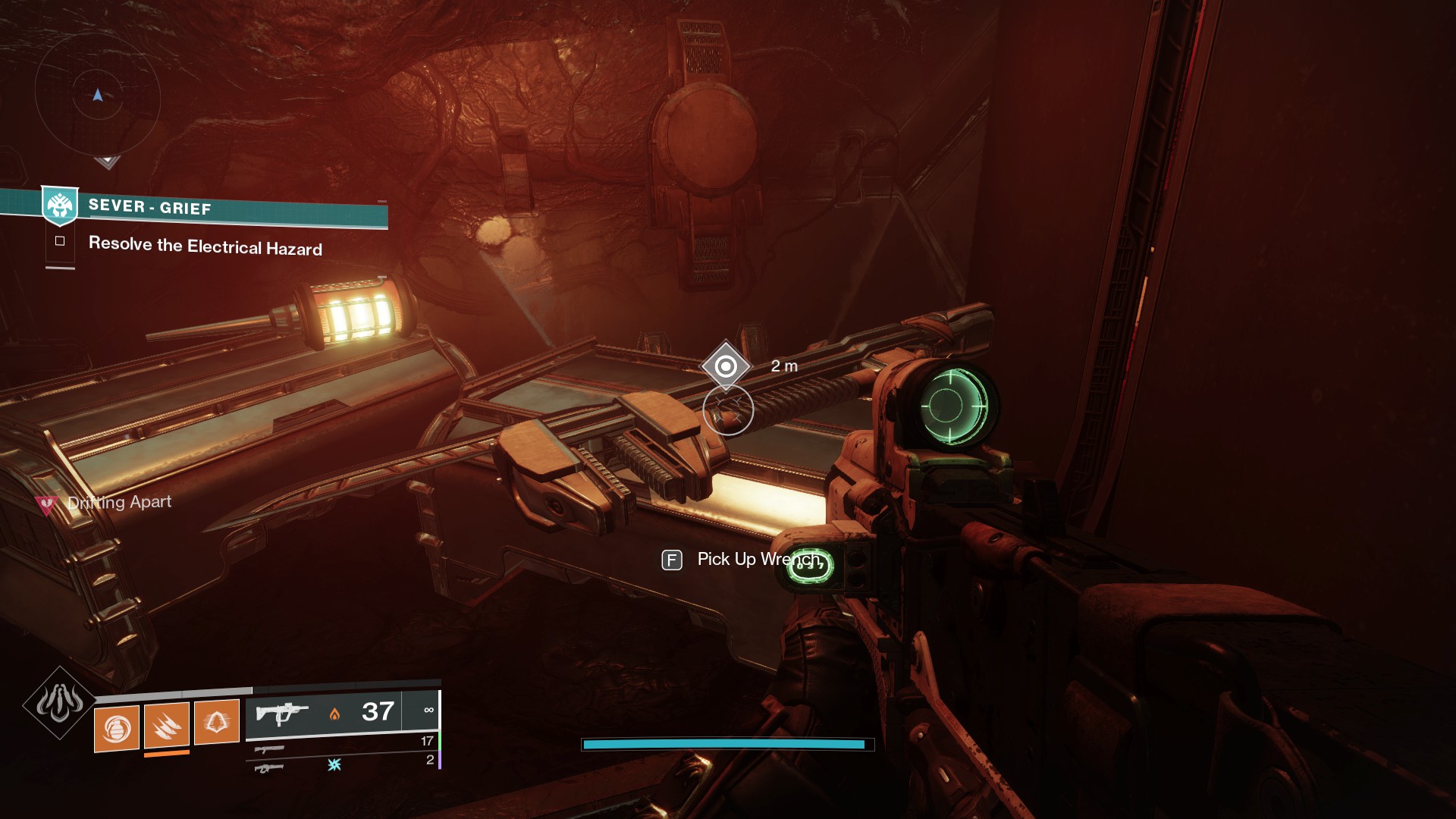The image size is (1456, 819).
Task: Select the equipped auto rifle weapon icon
Action: point(282,713)
